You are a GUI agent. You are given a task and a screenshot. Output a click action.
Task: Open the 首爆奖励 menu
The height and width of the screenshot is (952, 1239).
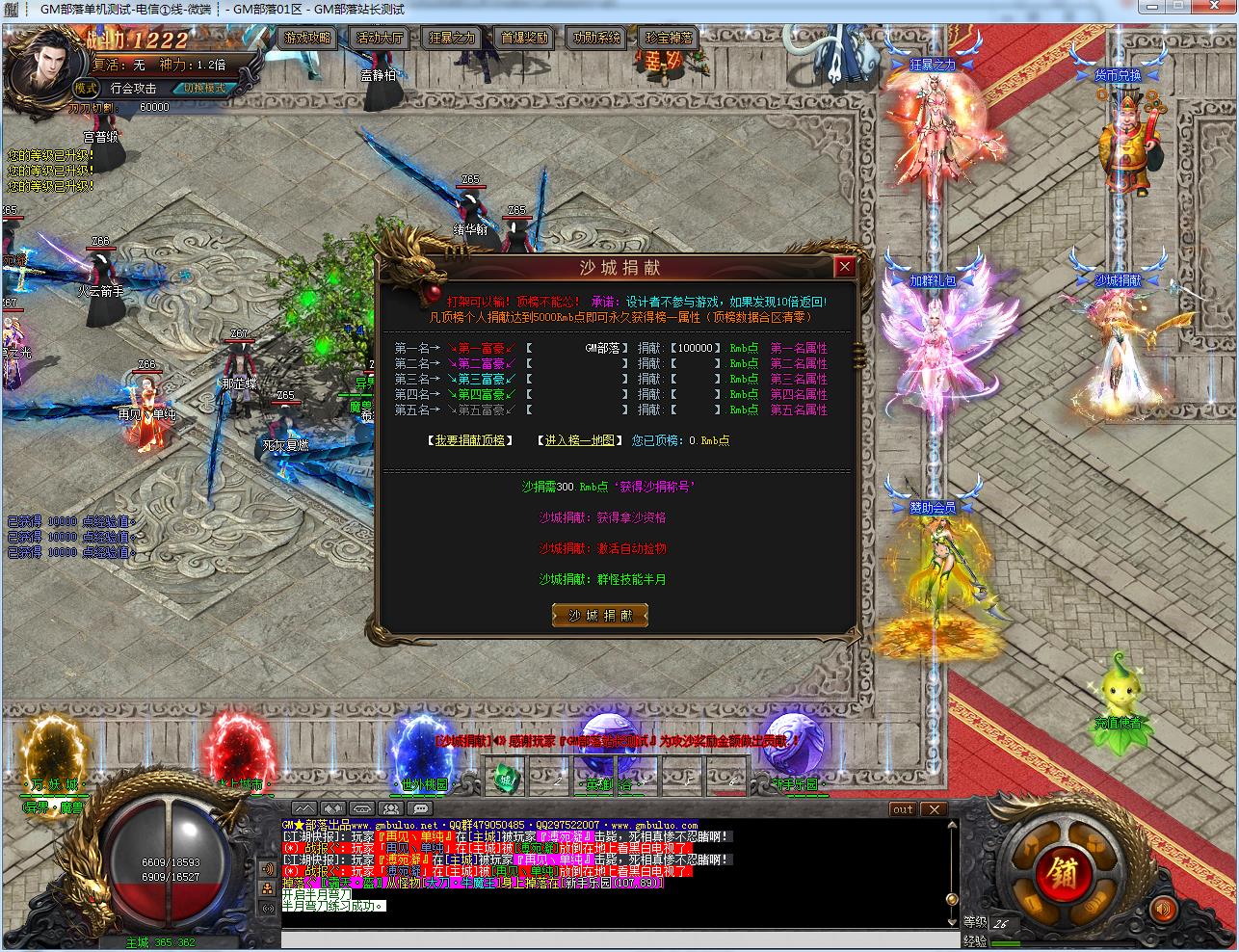pos(525,39)
